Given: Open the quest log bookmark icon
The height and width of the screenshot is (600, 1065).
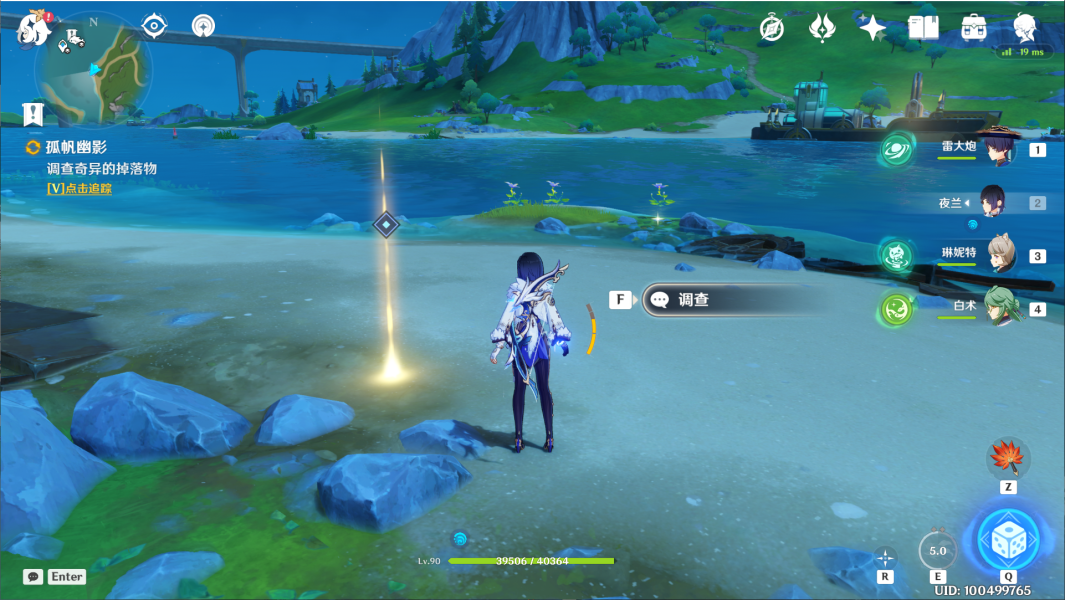Looking at the screenshot, I should [34, 113].
